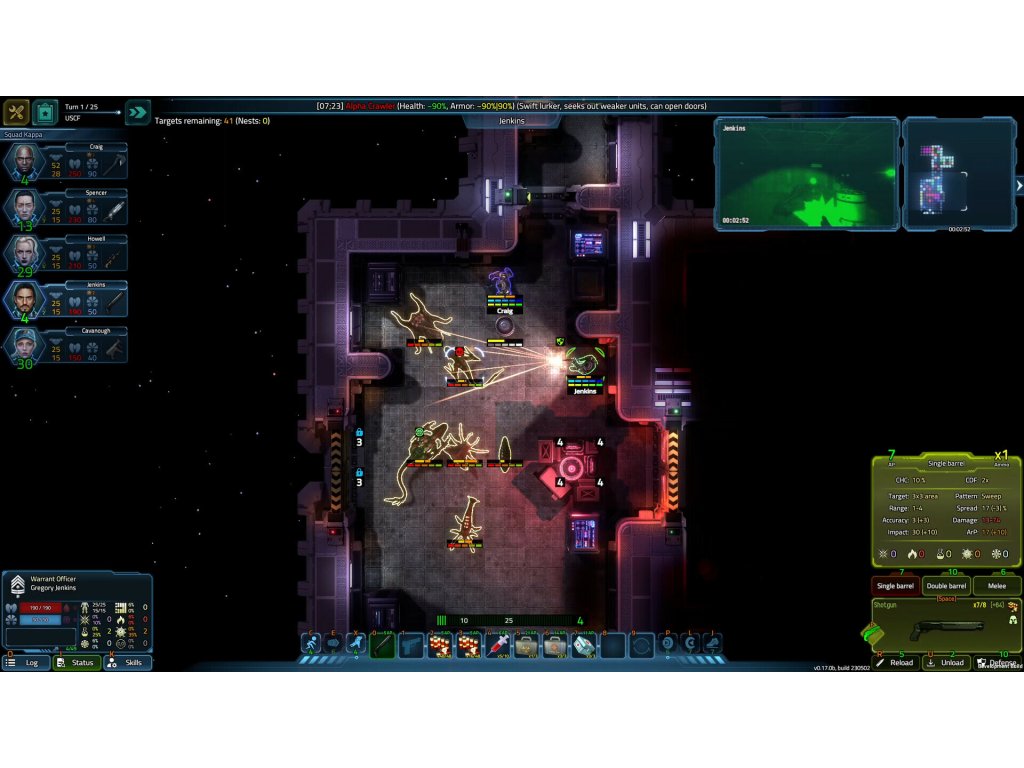Open the mission objectives clipboard

pos(45,112)
